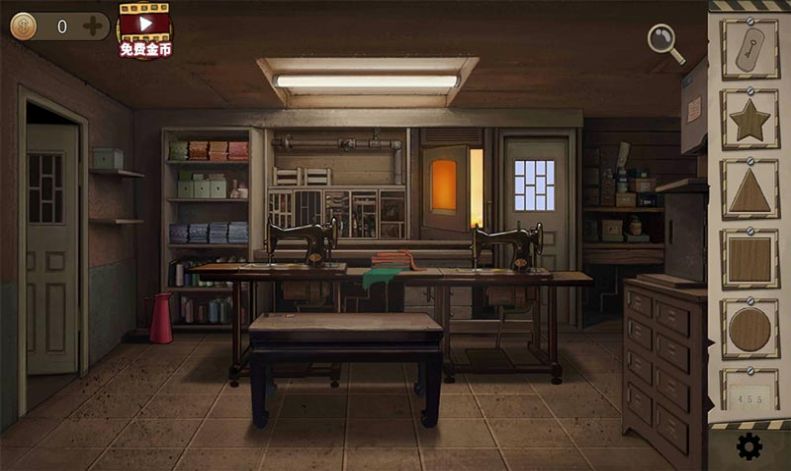Pick the wooden circle piece
This screenshot has width=791, height=471.
pos(750,329)
